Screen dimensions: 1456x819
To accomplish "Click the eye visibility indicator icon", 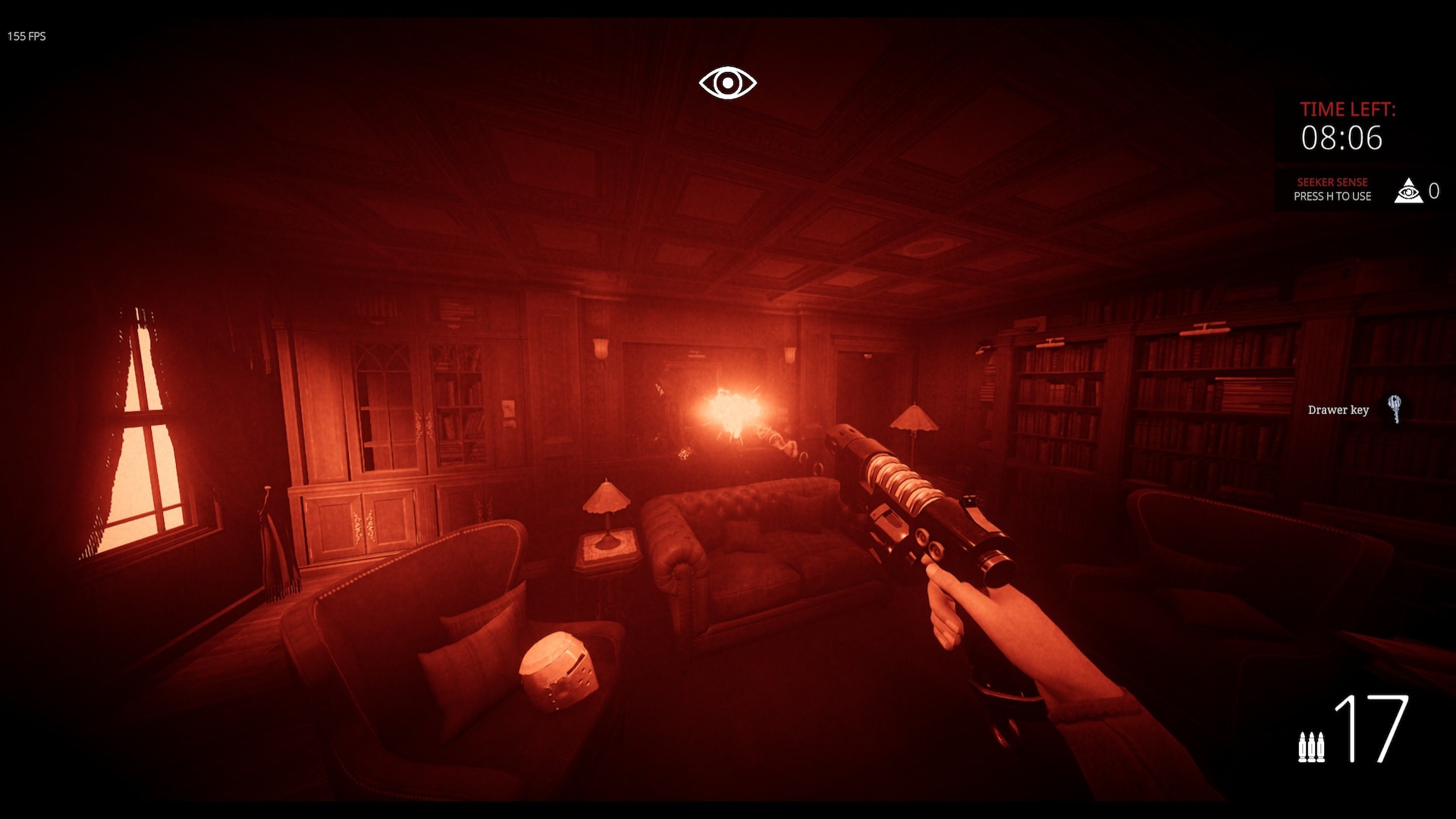I will pos(727,83).
